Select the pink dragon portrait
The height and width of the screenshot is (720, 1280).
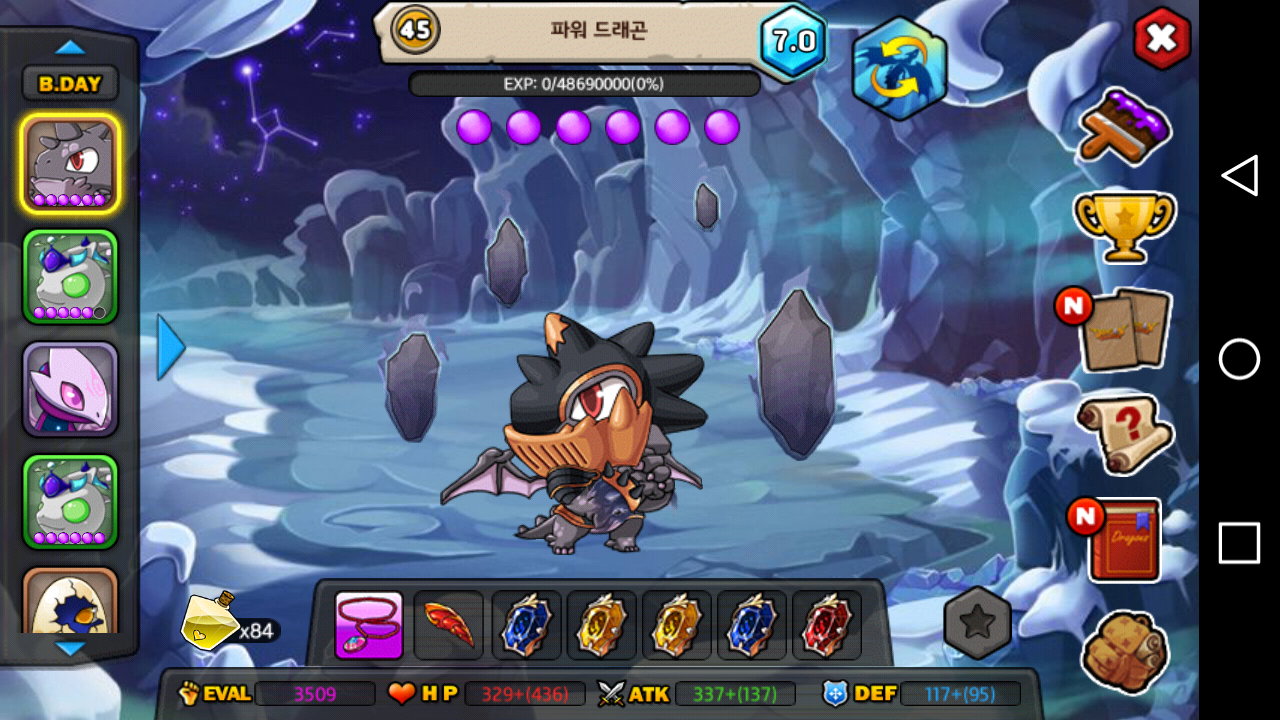[x=70, y=389]
